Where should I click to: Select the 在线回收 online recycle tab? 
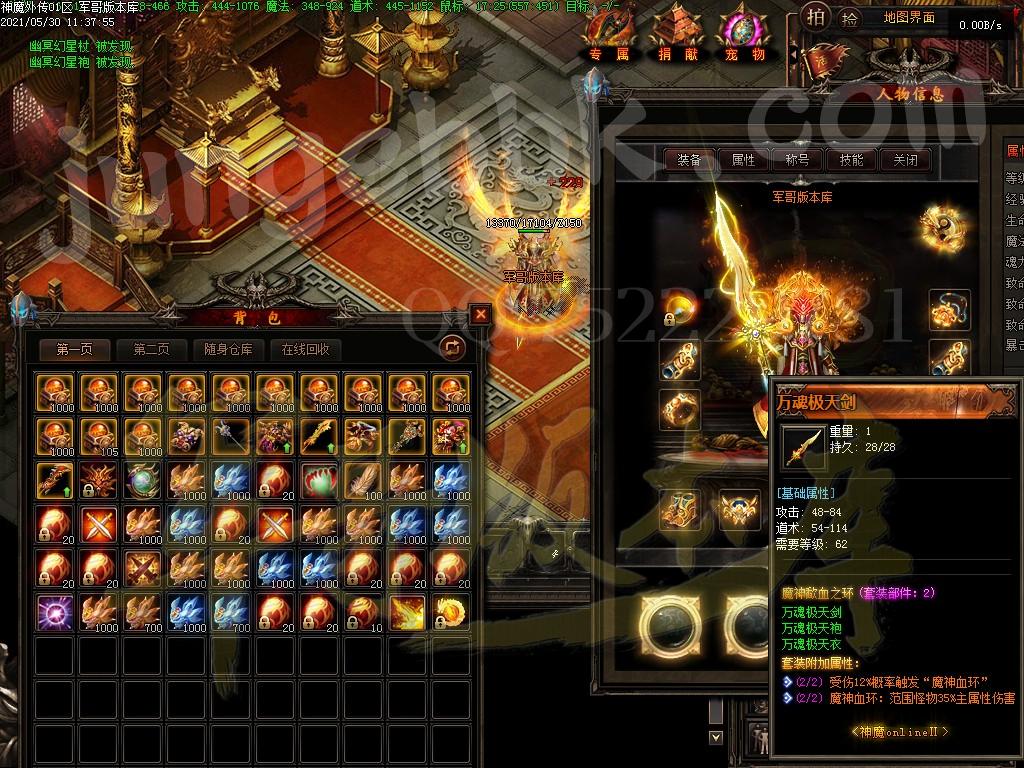[x=305, y=349]
